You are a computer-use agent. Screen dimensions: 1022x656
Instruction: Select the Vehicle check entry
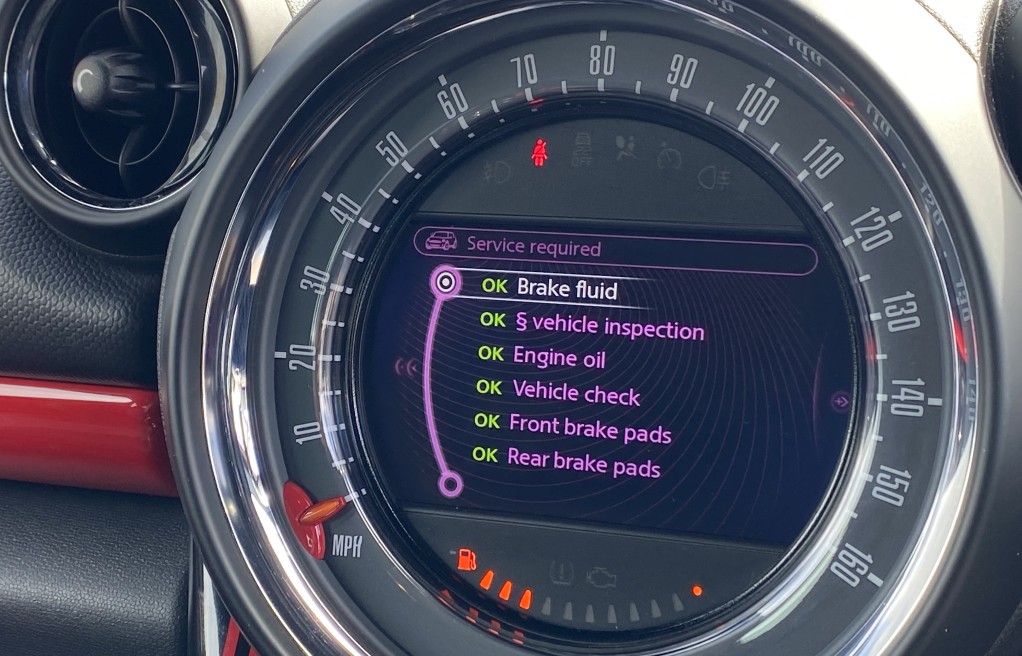[575, 391]
